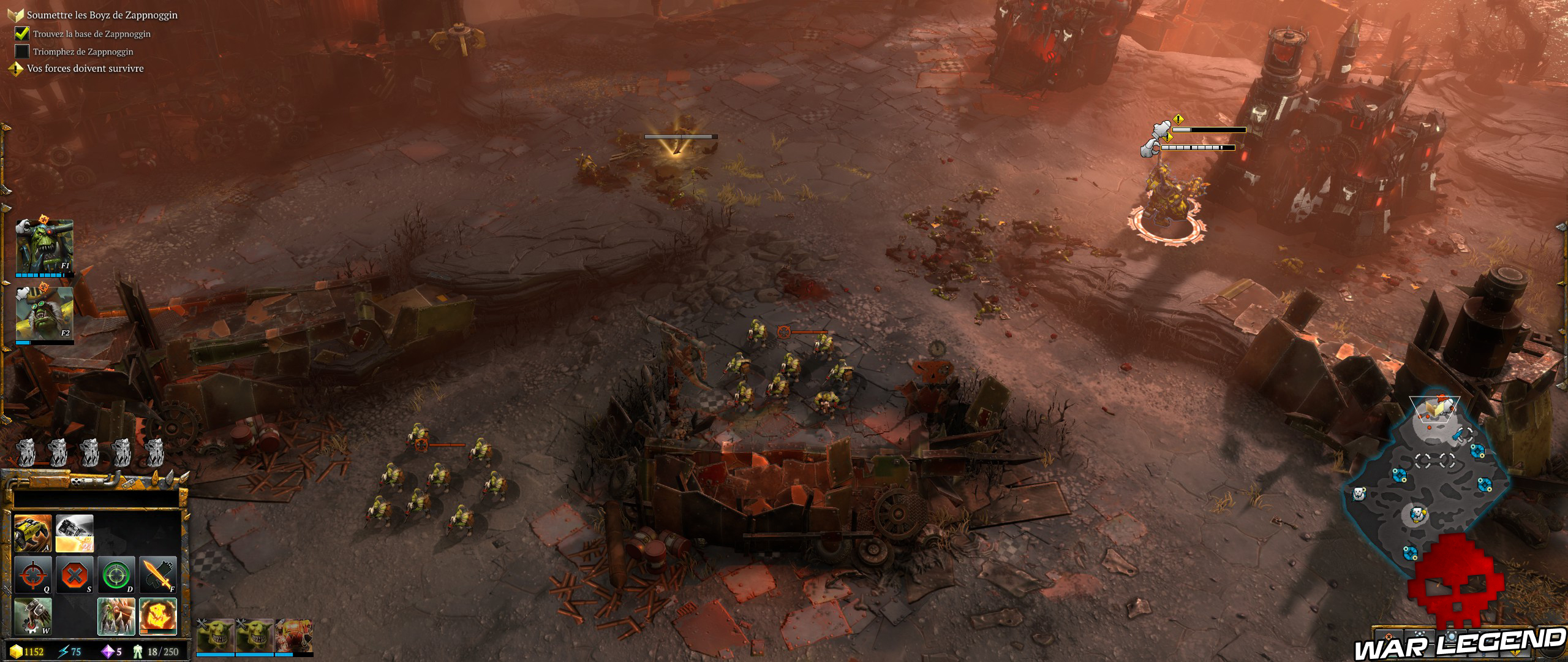Image resolution: width=1568 pixels, height=662 pixels.
Task: Click the yellow health bar above the Ork unit
Action: pyautogui.click(x=1211, y=129)
